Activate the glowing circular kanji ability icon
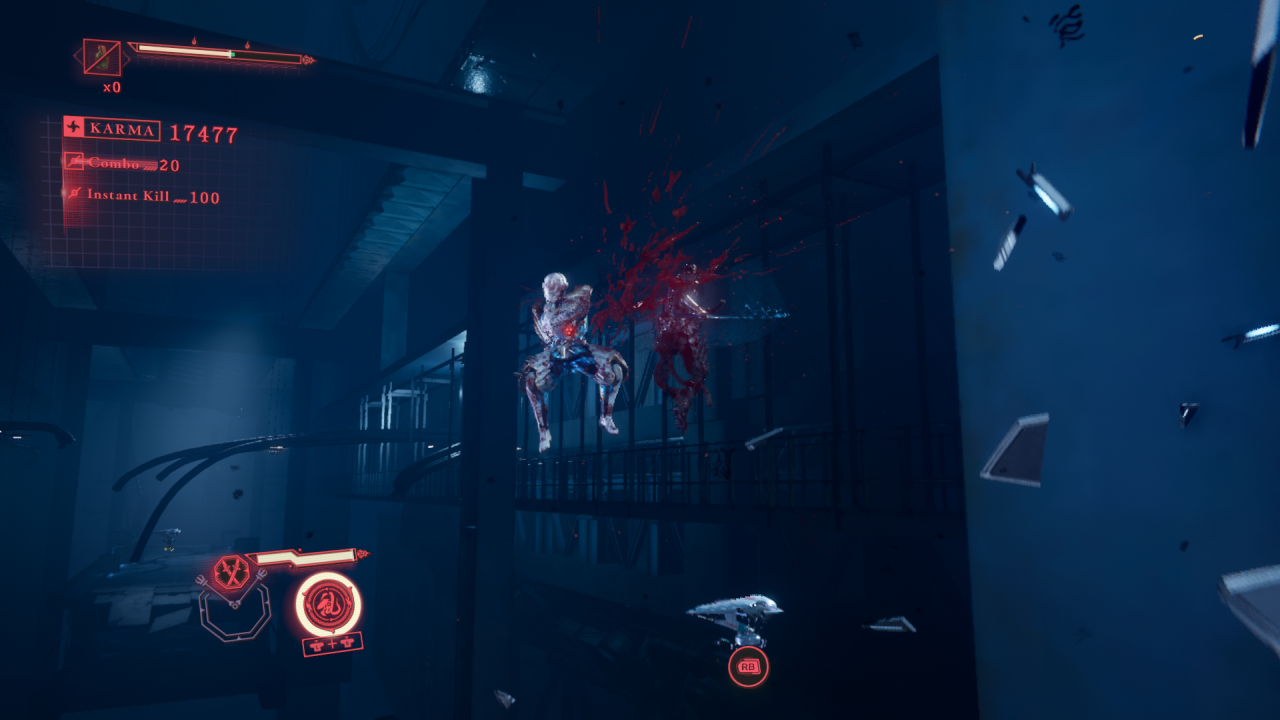1280x720 pixels. click(329, 603)
